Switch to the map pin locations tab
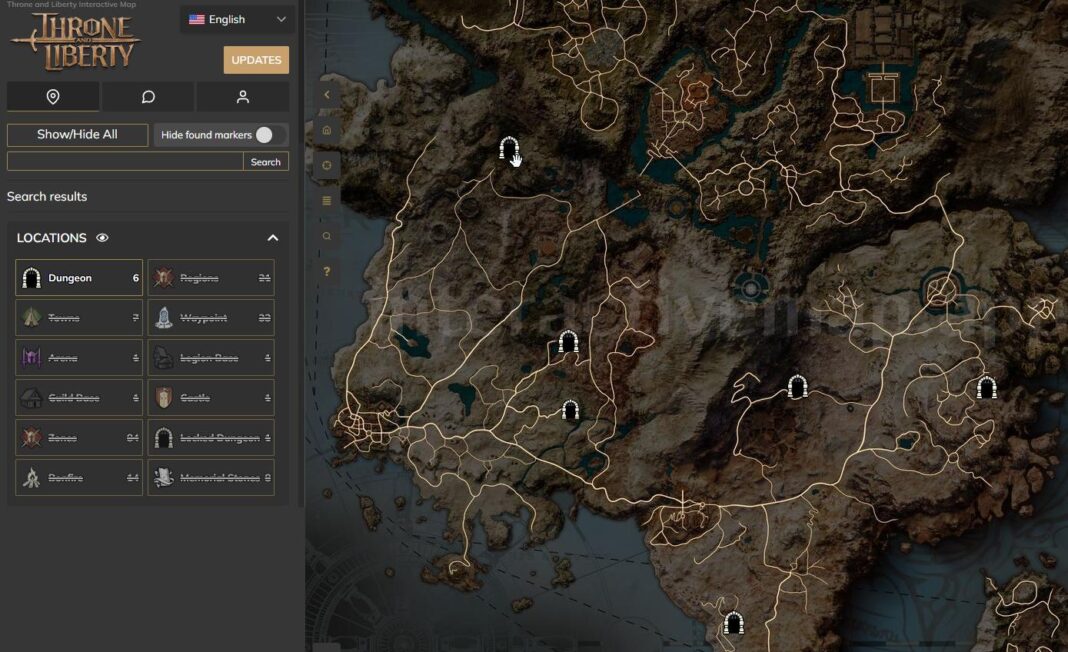The width and height of the screenshot is (1068, 652). (x=53, y=97)
